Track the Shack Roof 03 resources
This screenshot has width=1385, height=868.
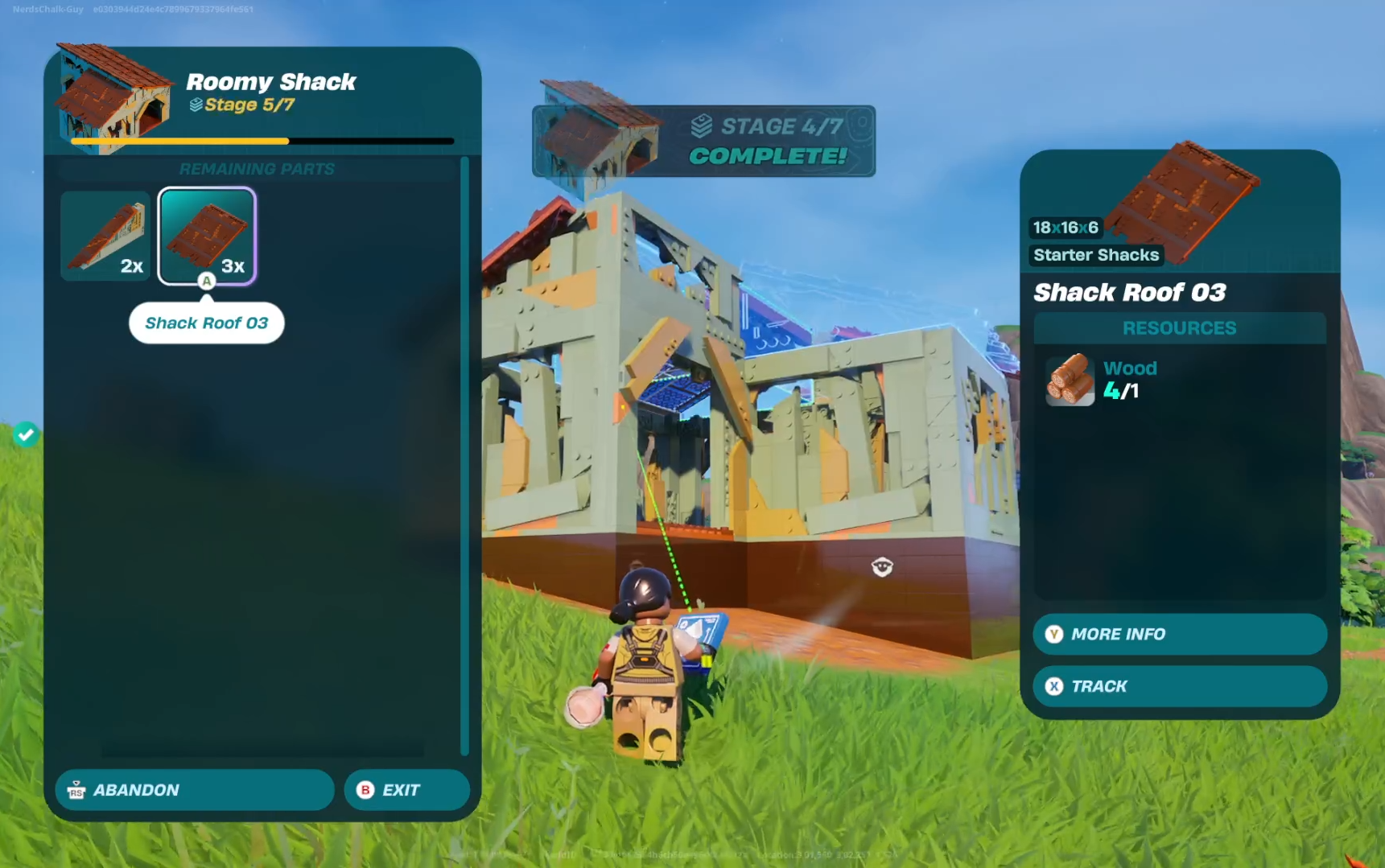1179,686
